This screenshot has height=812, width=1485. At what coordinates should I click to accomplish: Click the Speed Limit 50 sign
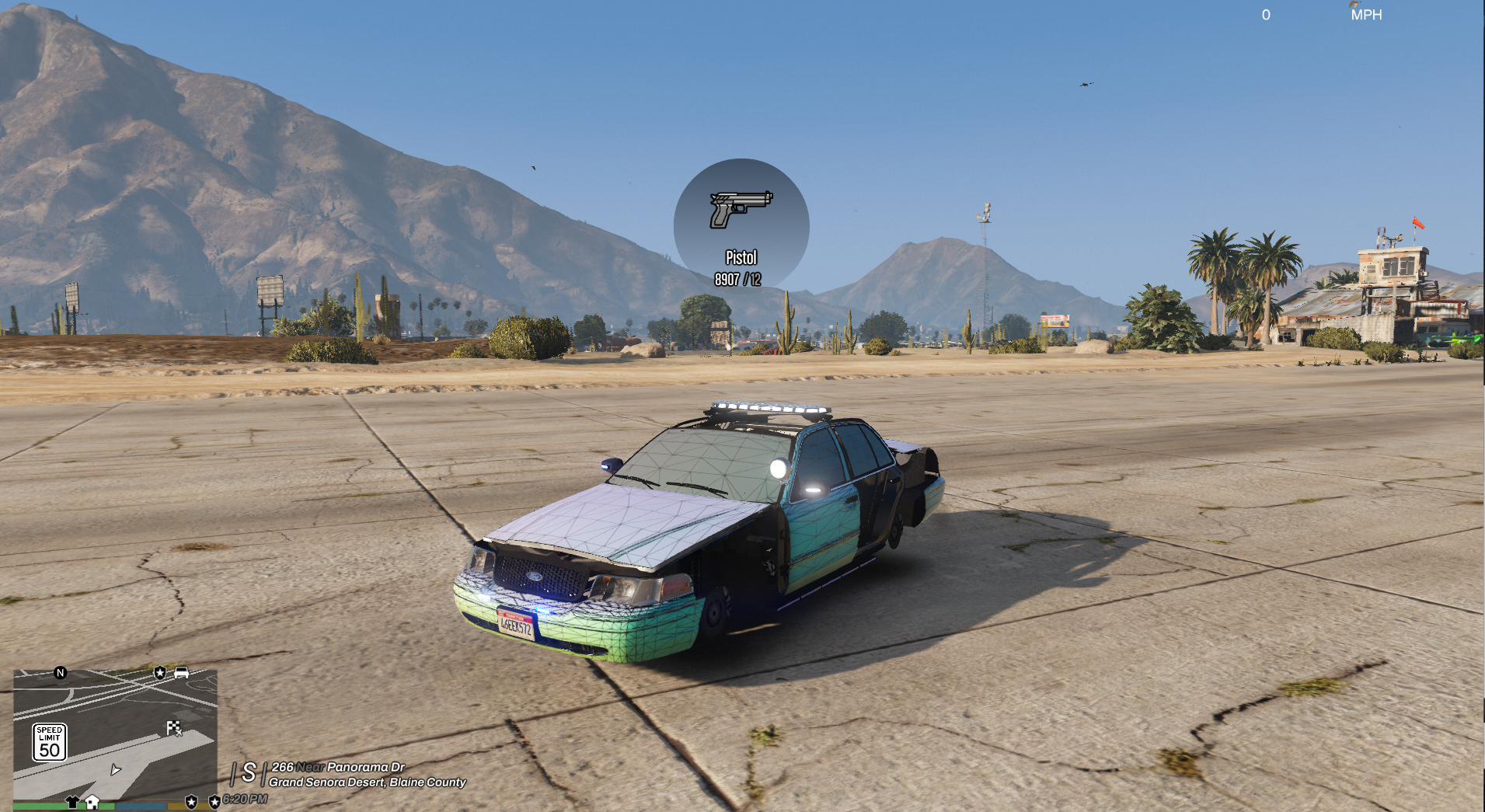49,742
